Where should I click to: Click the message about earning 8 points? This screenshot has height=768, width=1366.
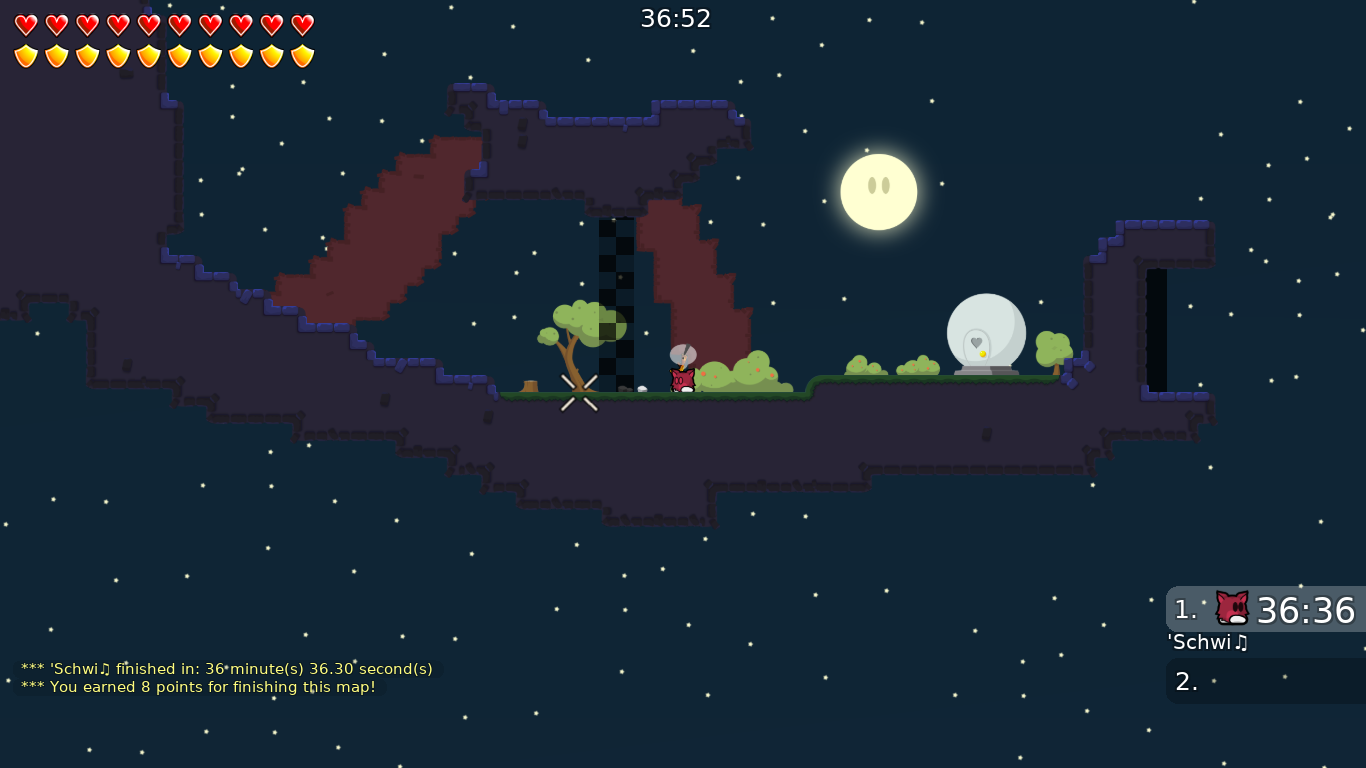pos(200,687)
